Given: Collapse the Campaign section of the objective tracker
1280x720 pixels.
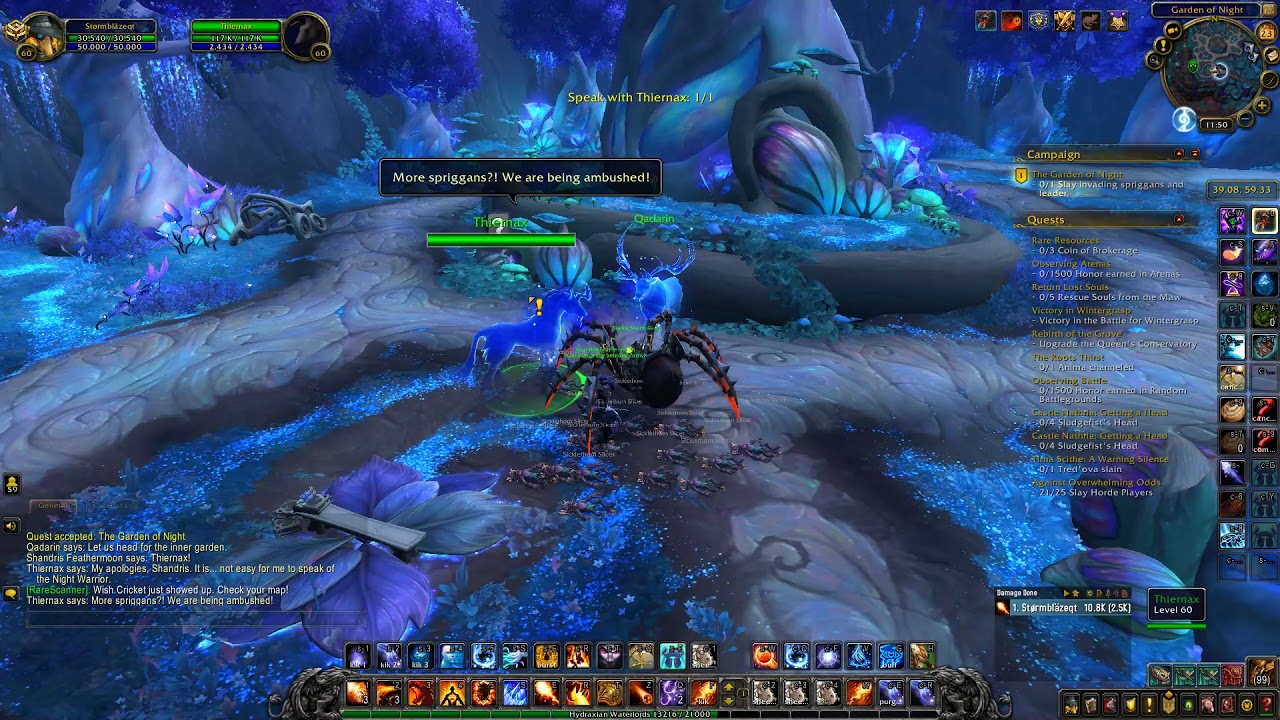Looking at the screenshot, I should (x=1181, y=154).
